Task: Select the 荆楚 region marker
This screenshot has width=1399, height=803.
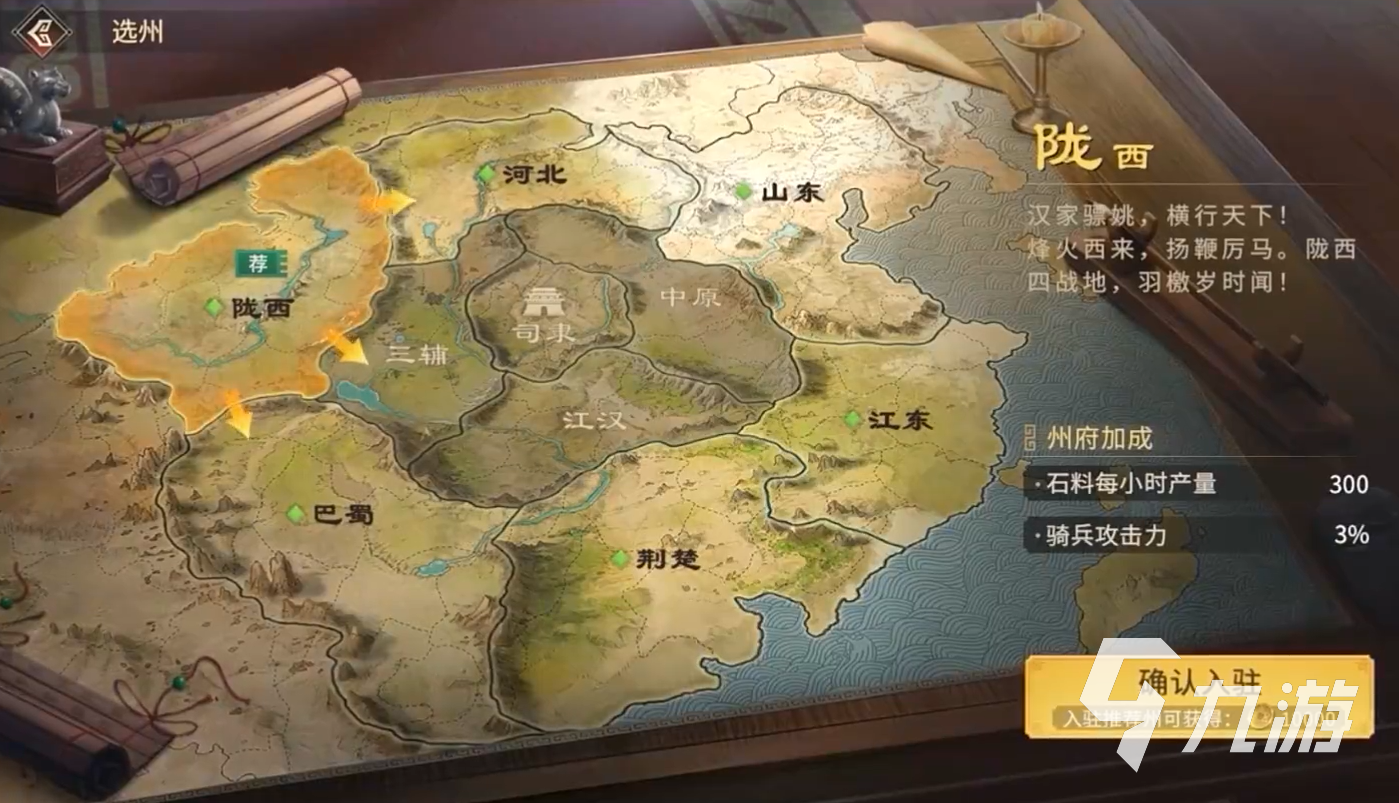Action: click(x=620, y=560)
